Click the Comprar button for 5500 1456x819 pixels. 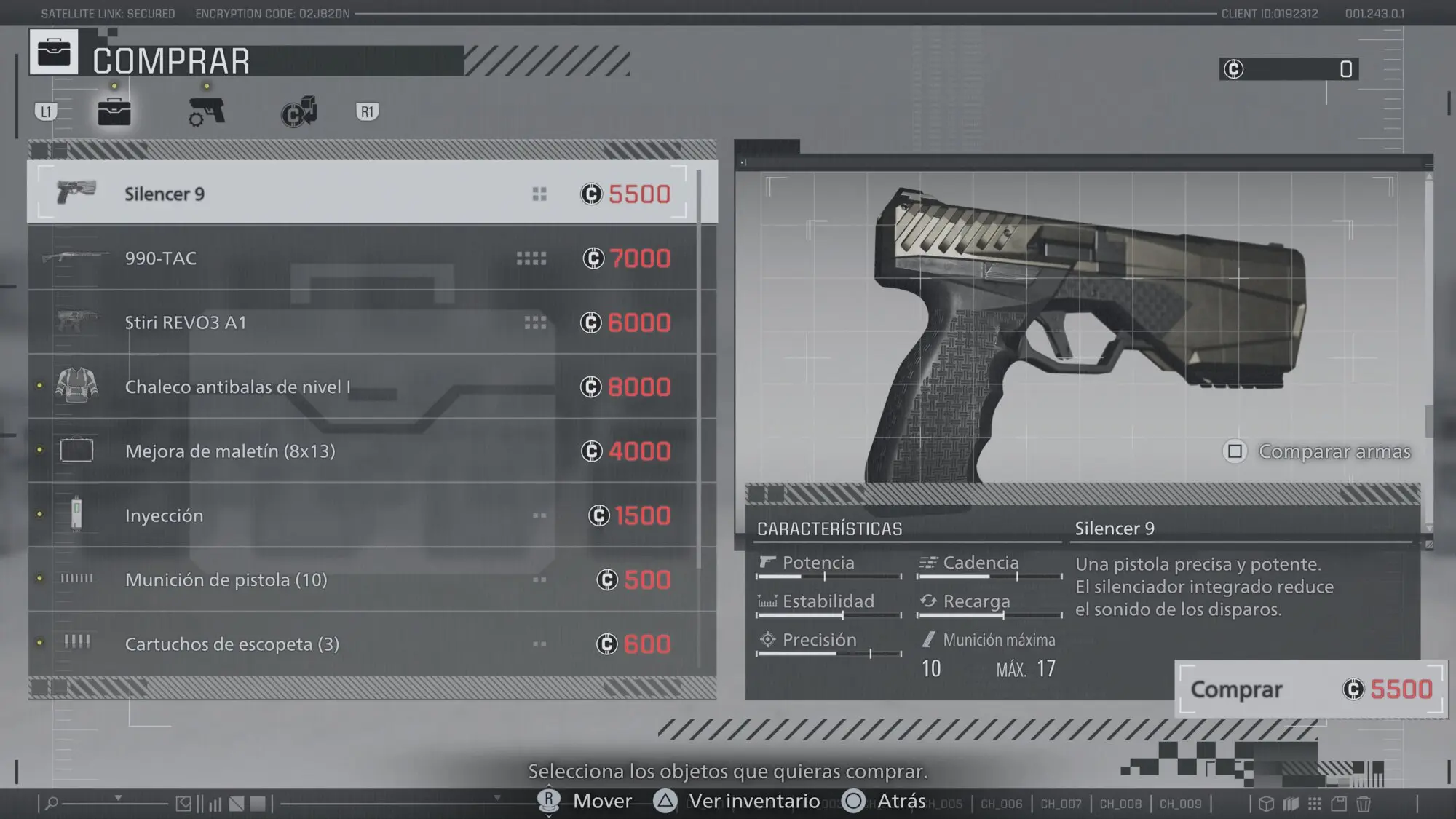1310,689
